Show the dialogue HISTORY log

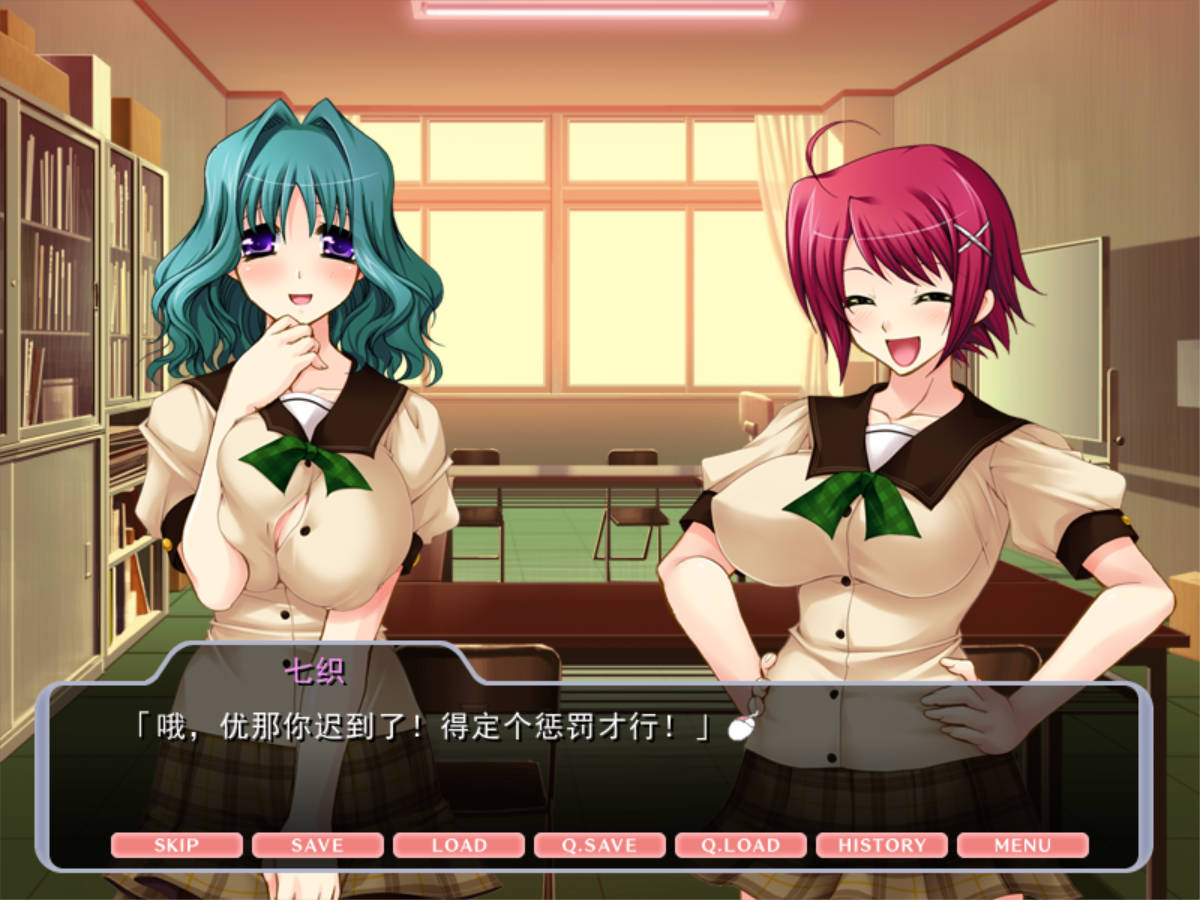pyautogui.click(x=882, y=845)
